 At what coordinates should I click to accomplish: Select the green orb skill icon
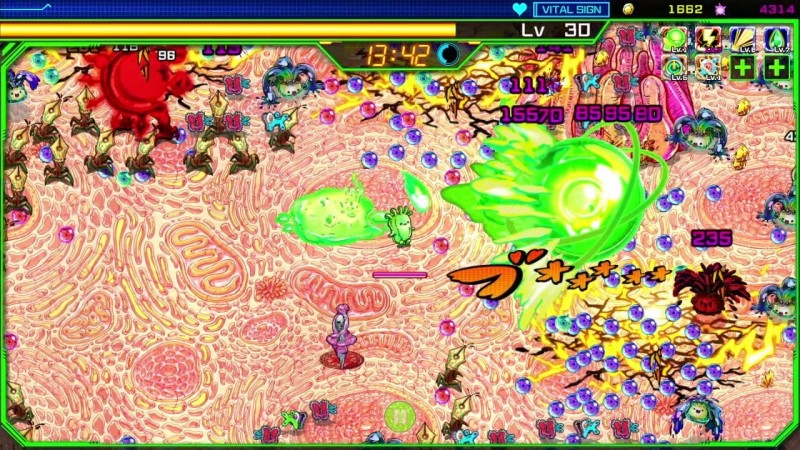click(675, 39)
